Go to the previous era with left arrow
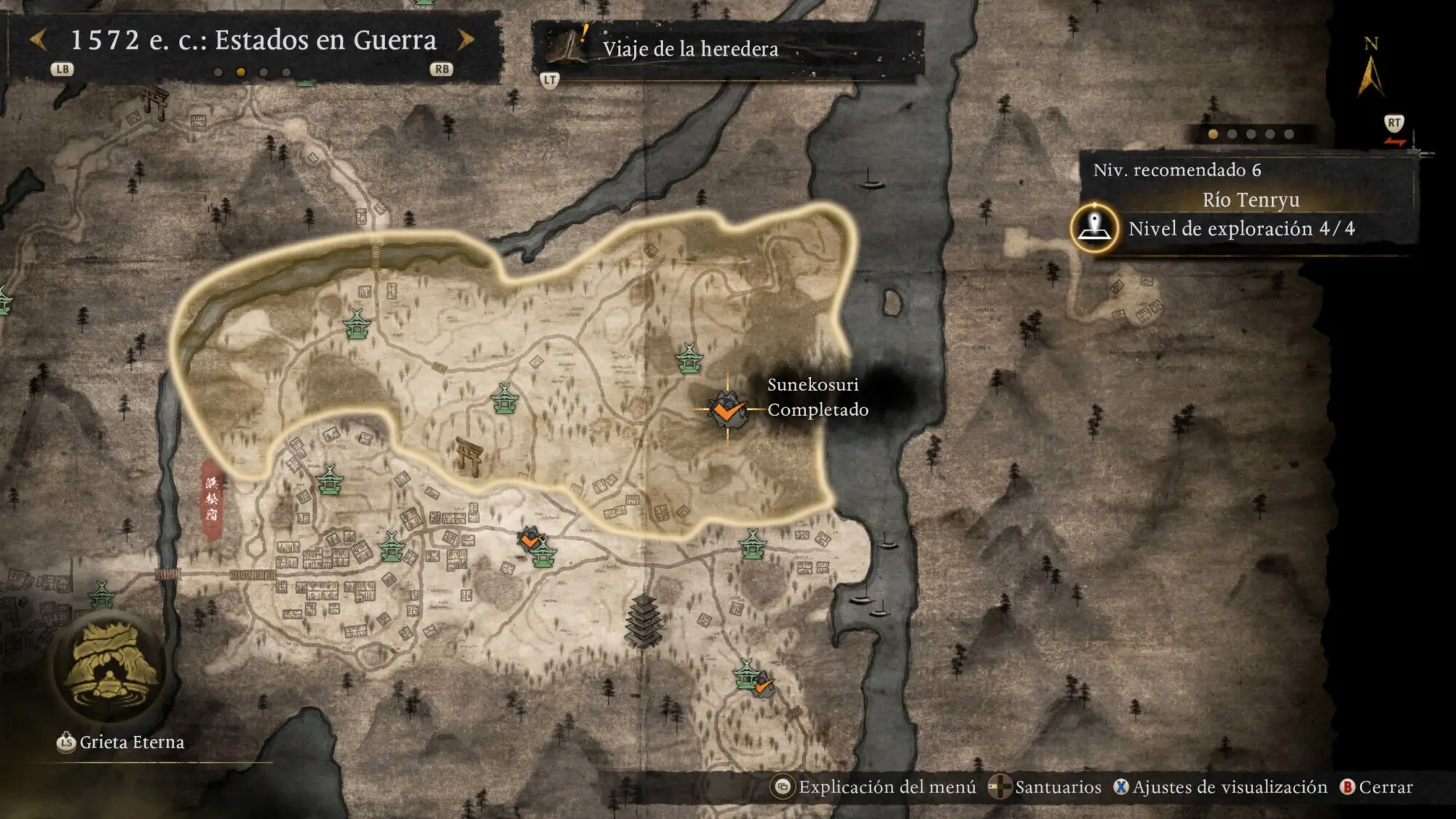Image resolution: width=1456 pixels, height=819 pixels. pos(39,40)
